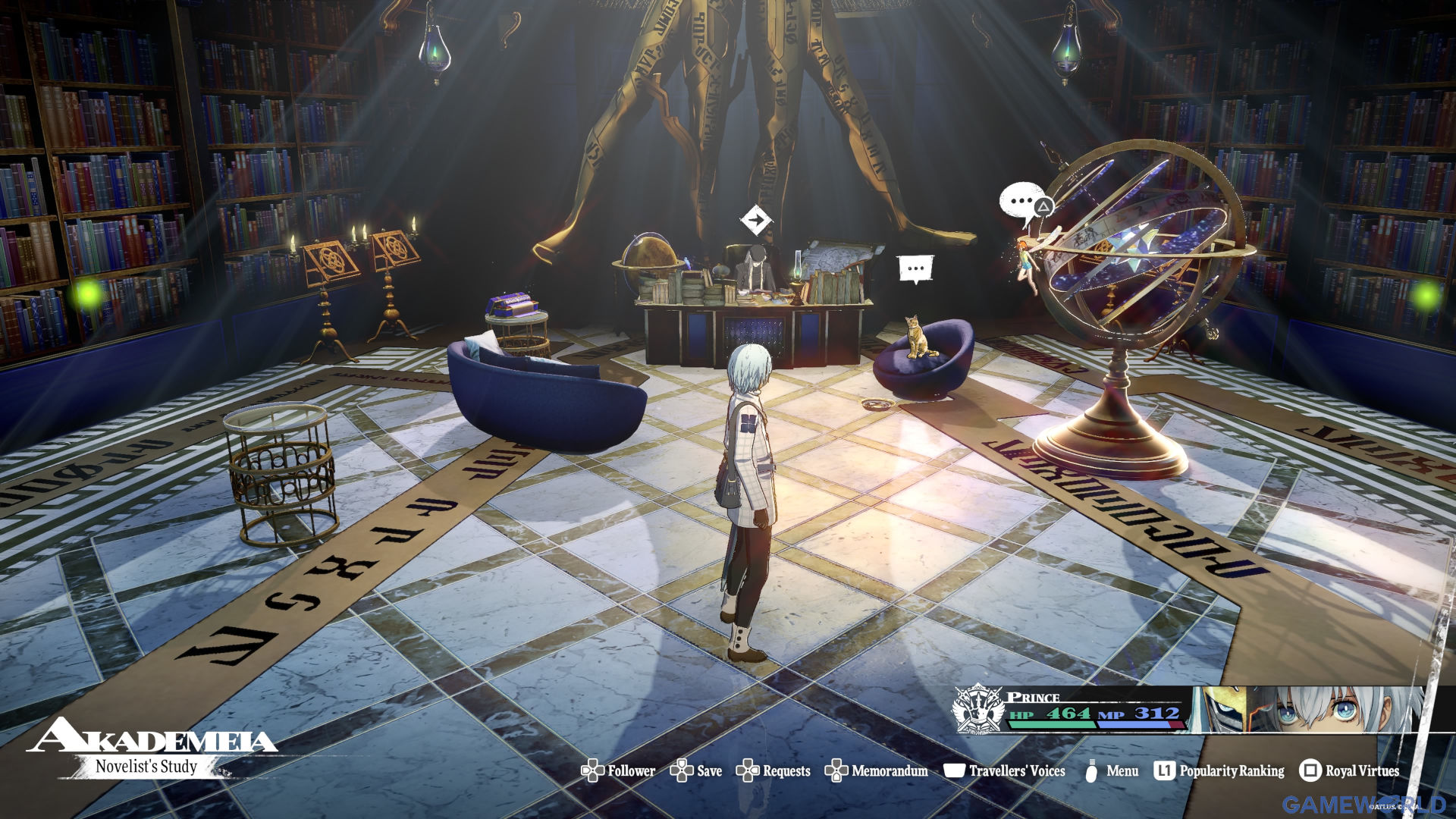This screenshot has width=1456, height=819.
Task: Open the Memorandum entry
Action: pyautogui.click(x=877, y=771)
